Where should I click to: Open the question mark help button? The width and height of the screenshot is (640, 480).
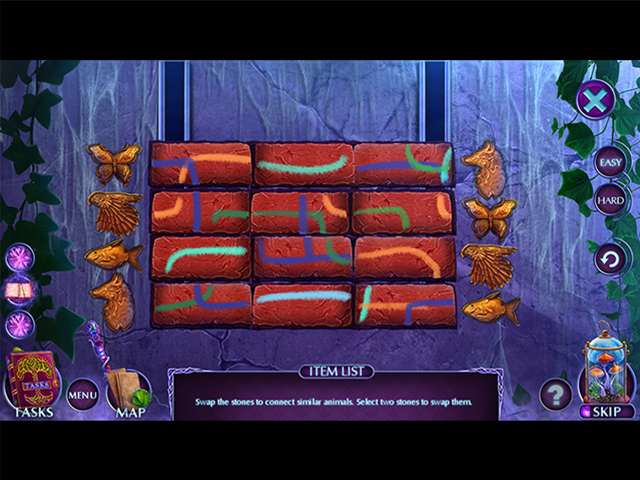point(556,395)
